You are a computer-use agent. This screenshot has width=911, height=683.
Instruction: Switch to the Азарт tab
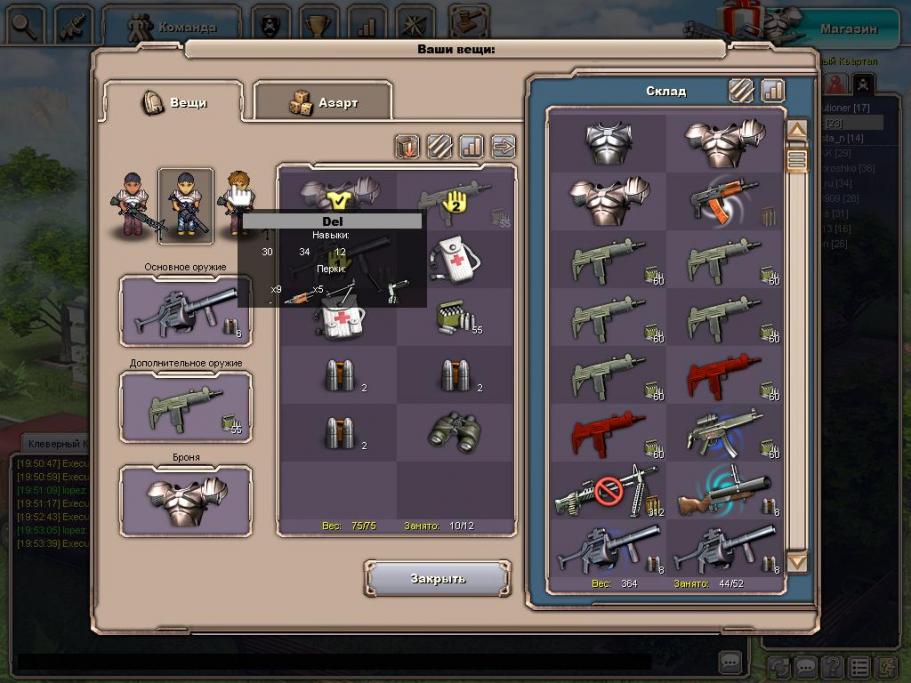pos(322,102)
